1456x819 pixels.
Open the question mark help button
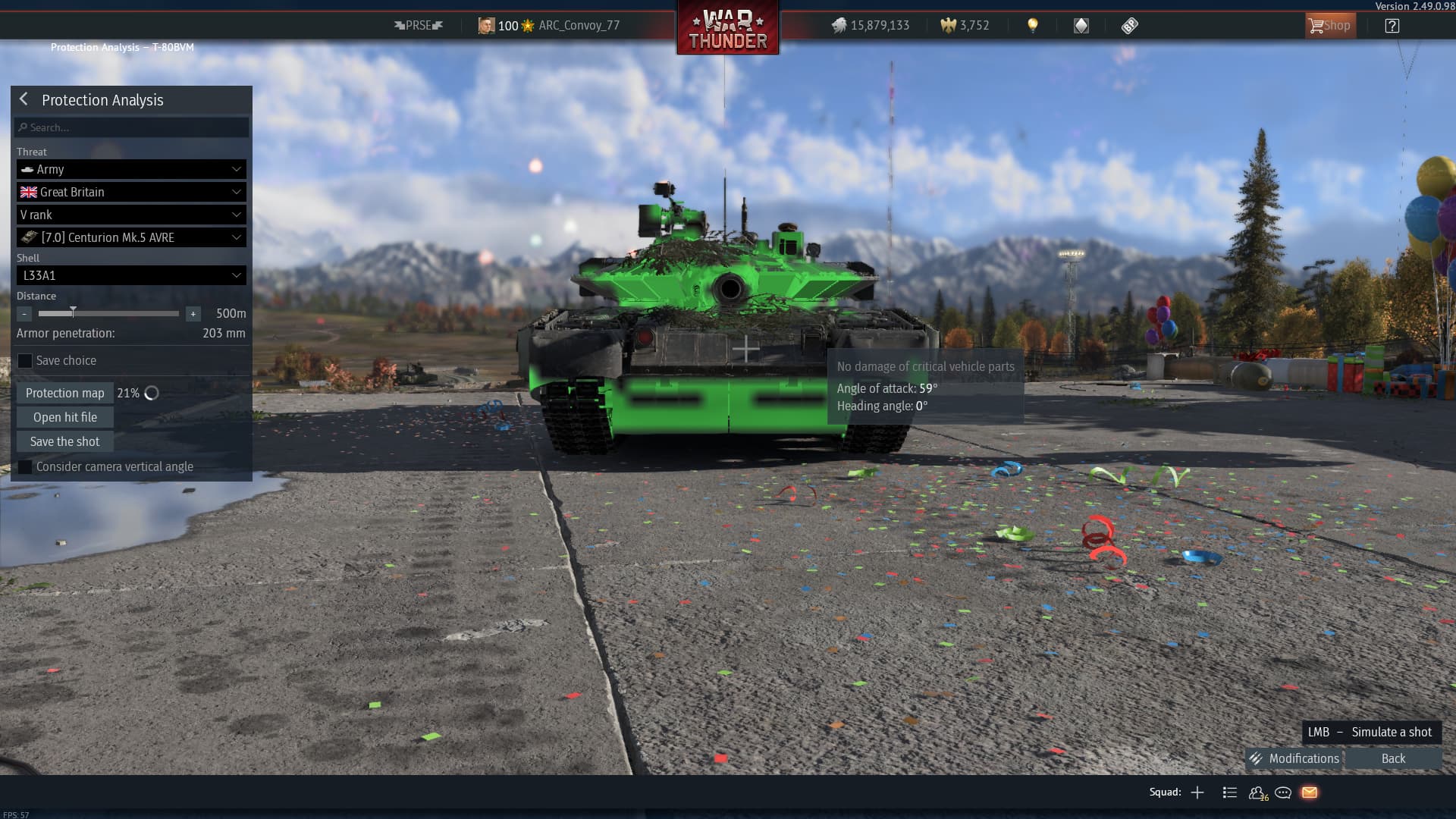click(x=1392, y=26)
